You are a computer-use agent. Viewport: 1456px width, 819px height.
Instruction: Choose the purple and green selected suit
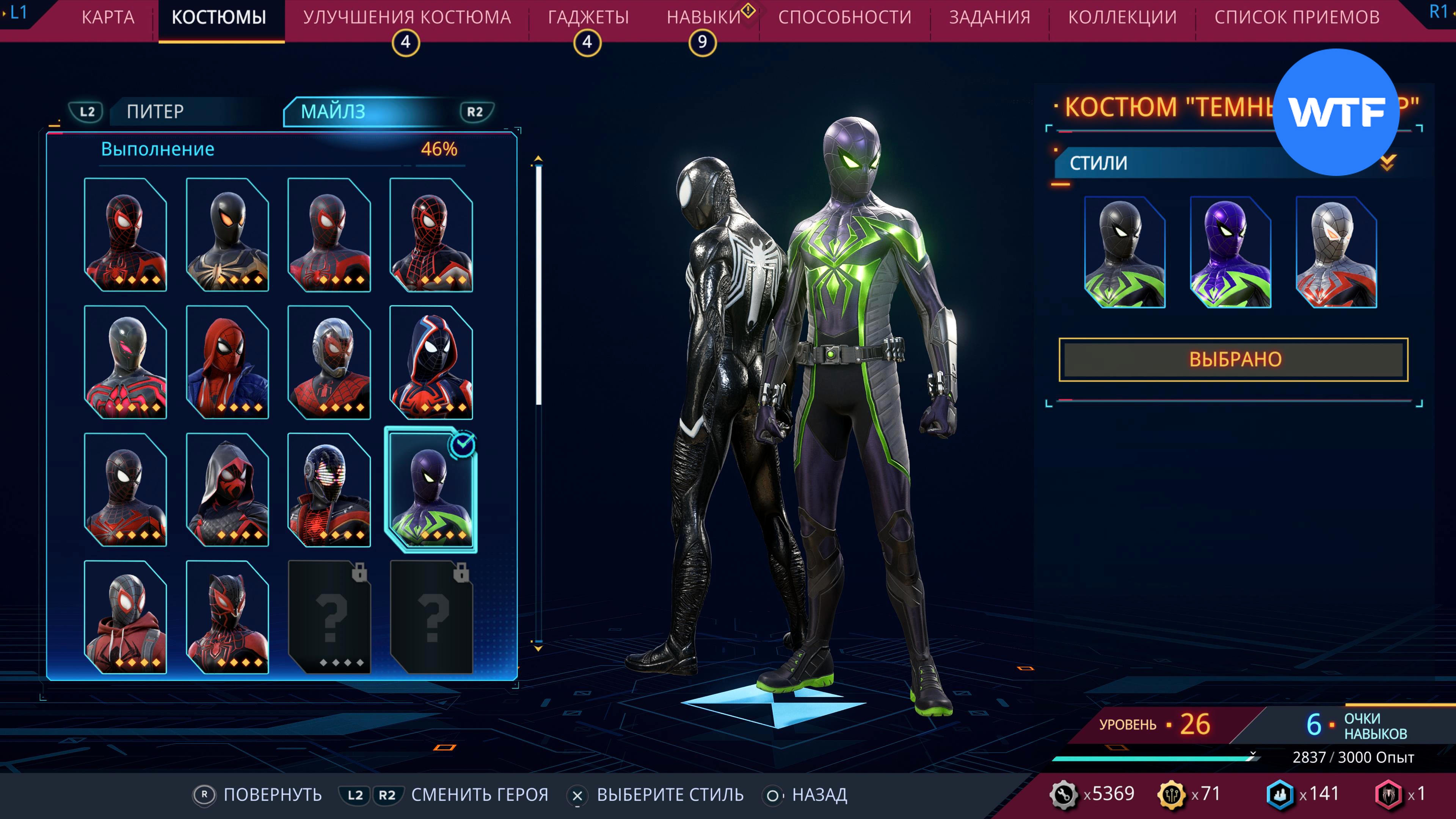click(x=431, y=490)
